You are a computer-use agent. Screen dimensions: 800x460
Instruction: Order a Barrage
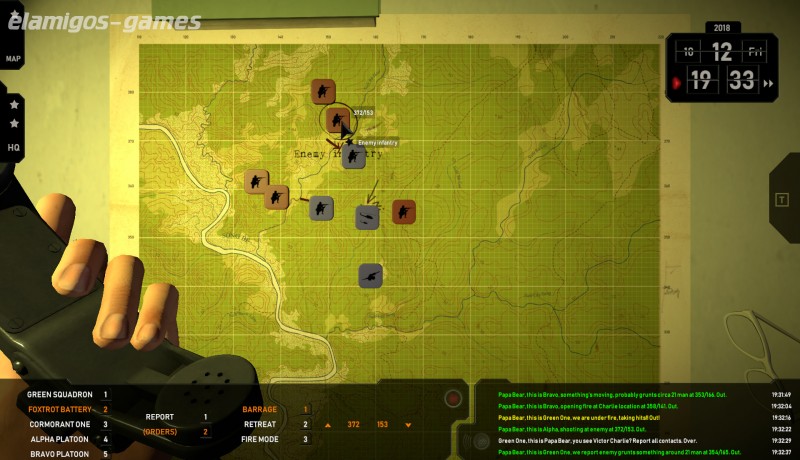click(x=260, y=409)
